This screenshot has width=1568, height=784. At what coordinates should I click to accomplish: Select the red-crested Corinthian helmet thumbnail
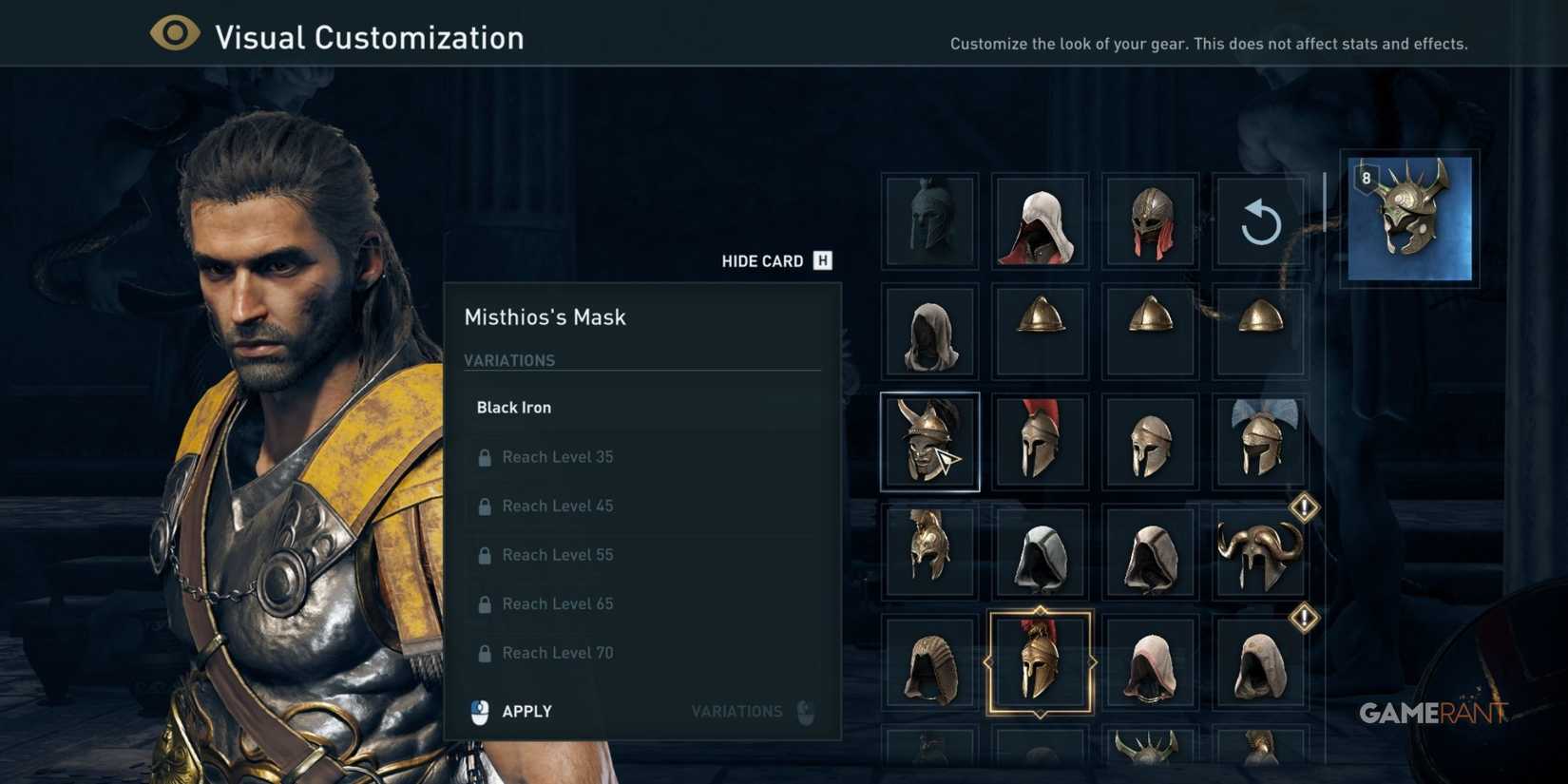[1040, 441]
